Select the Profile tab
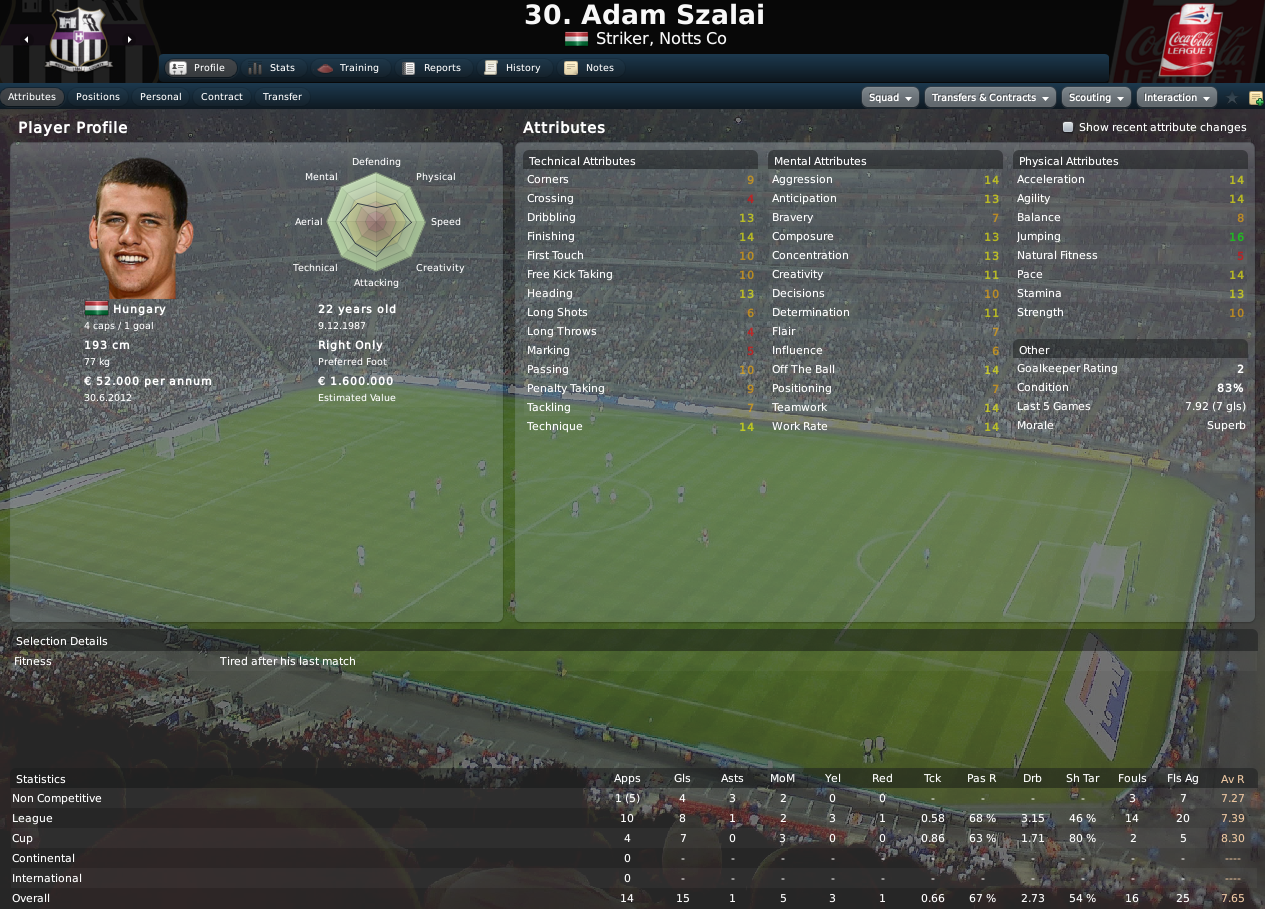This screenshot has height=909, width=1265. click(198, 68)
